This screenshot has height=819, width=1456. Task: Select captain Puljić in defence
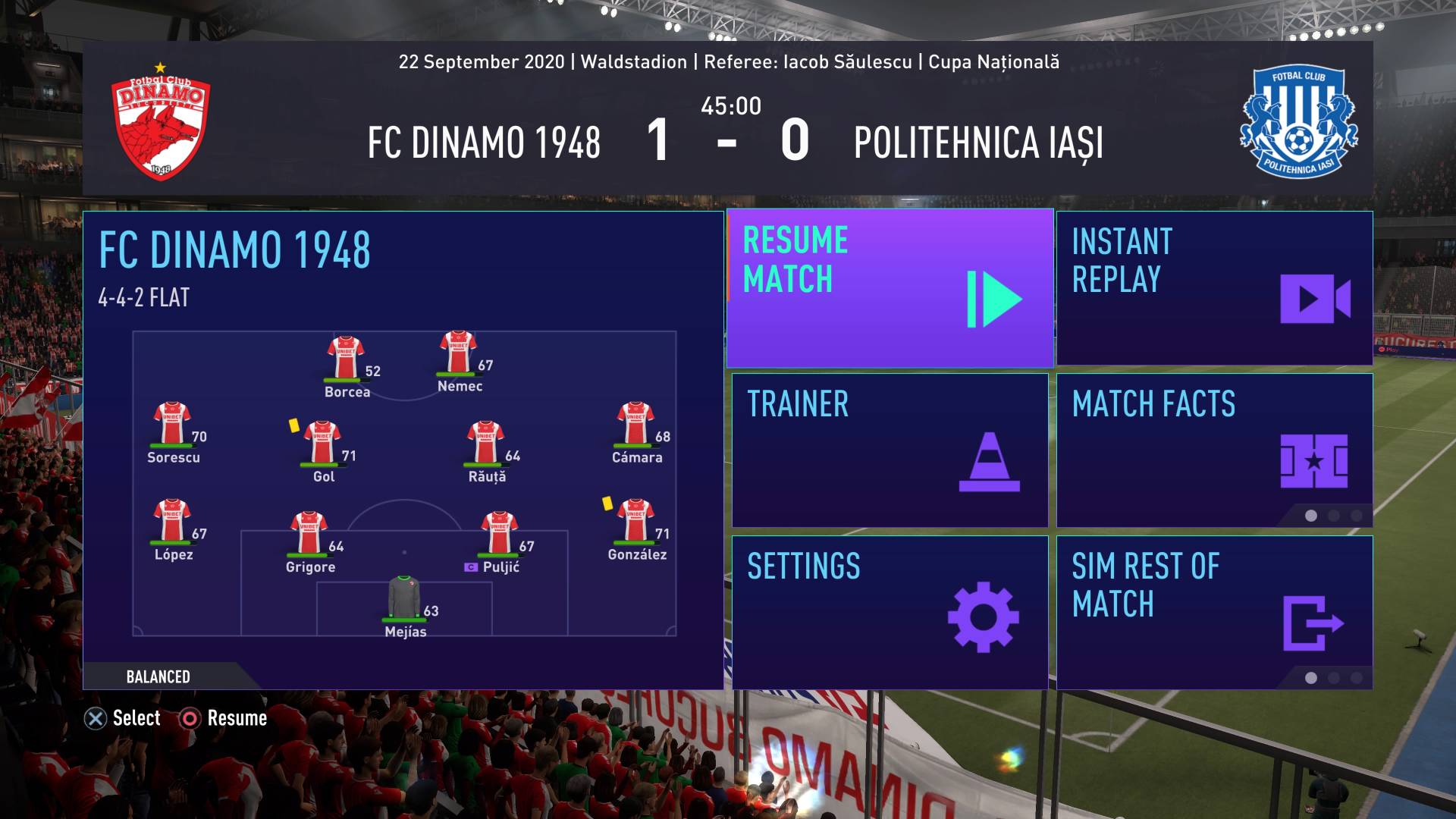click(499, 534)
